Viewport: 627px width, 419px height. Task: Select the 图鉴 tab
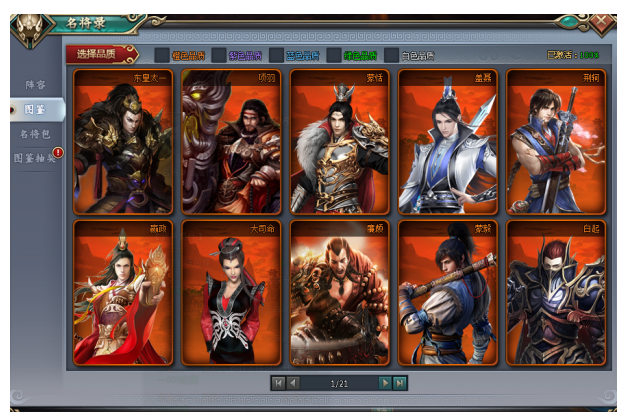coord(35,109)
